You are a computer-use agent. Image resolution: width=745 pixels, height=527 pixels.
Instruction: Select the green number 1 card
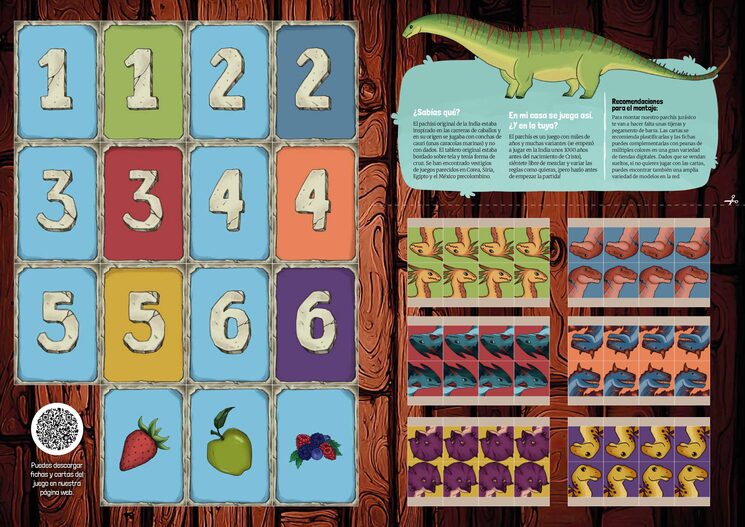tap(144, 81)
